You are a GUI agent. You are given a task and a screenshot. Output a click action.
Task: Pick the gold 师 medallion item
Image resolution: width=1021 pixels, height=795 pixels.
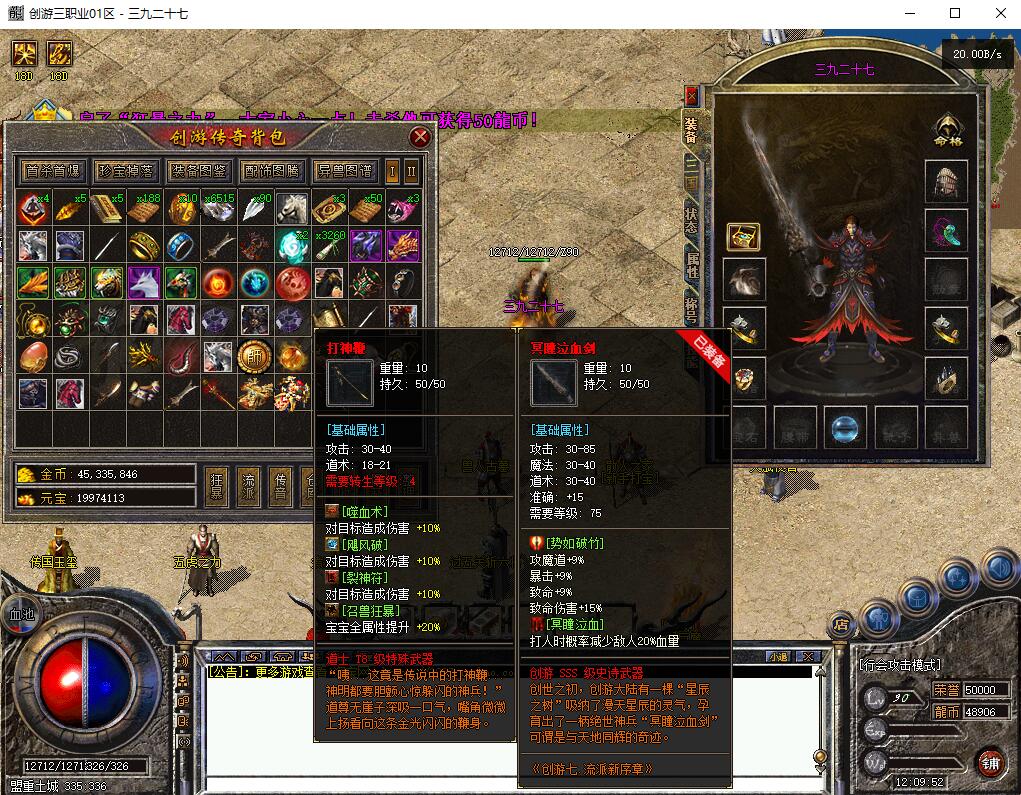(253, 355)
